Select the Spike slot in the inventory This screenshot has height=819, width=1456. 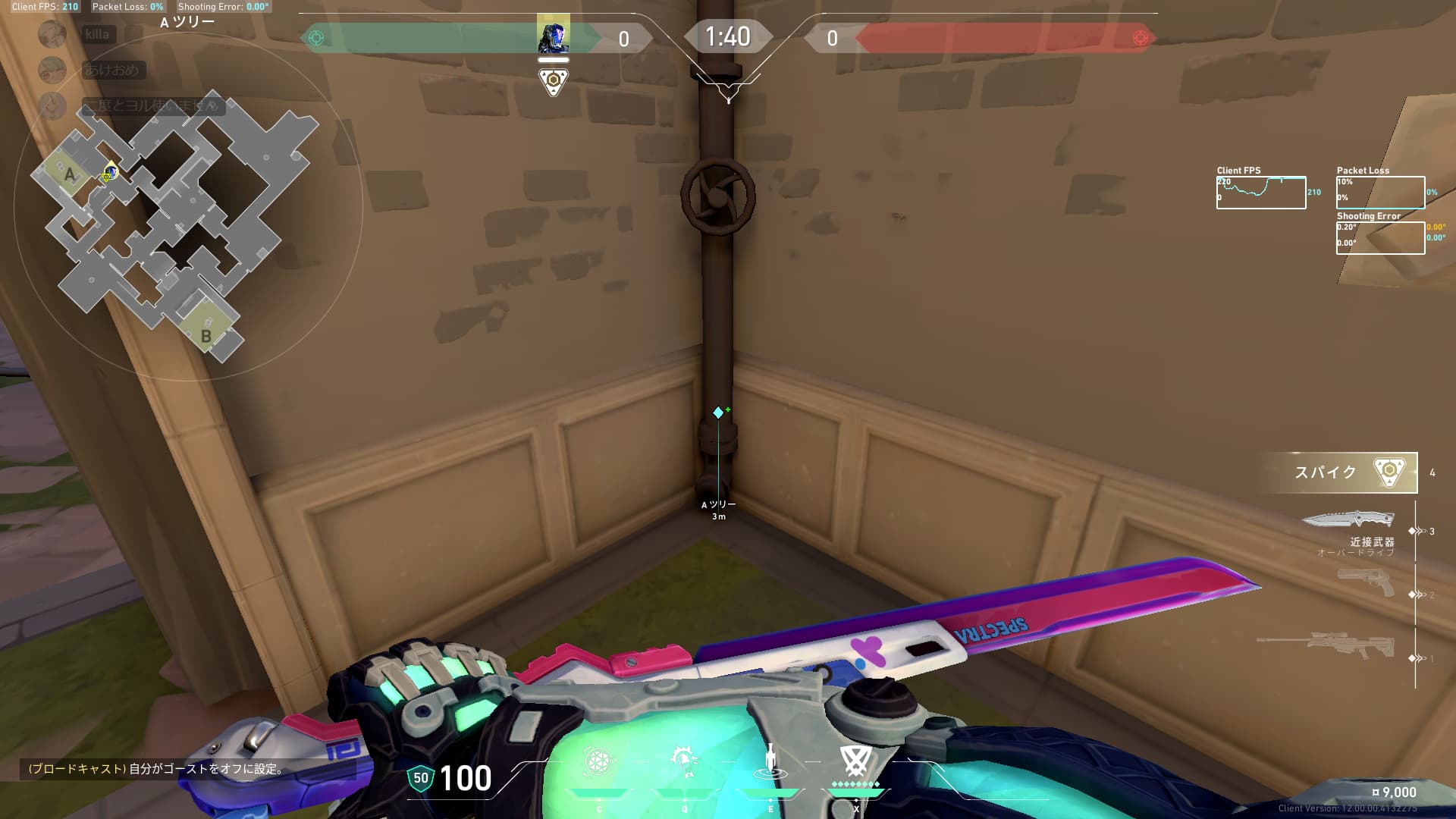point(1339,472)
